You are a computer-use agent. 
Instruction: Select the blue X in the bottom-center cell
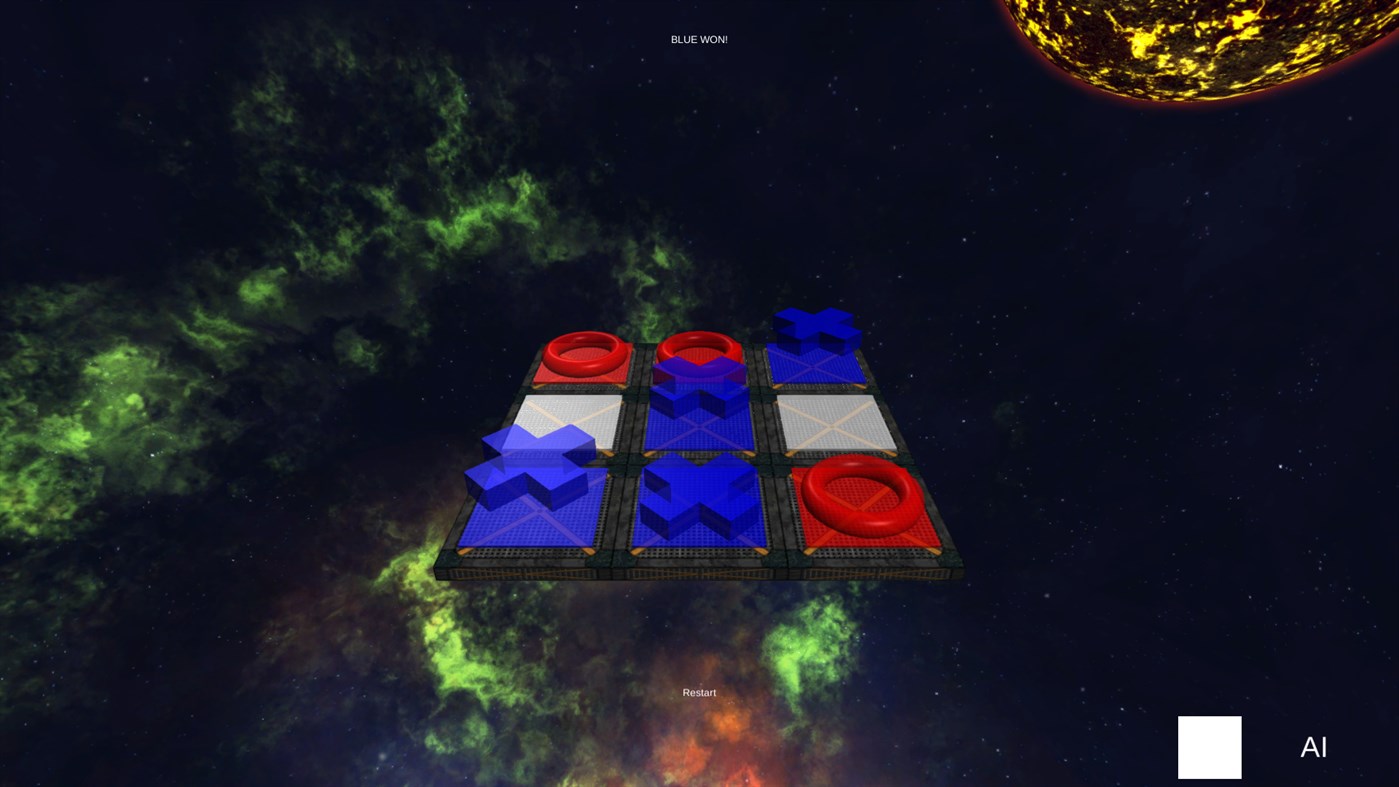point(700,500)
